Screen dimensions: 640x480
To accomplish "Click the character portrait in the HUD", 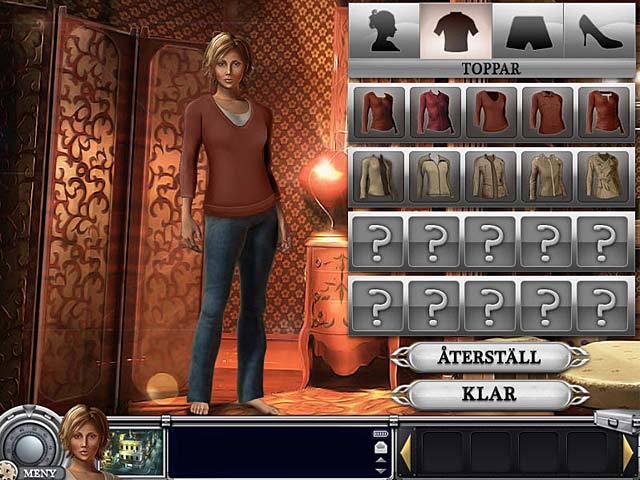I will [82, 439].
